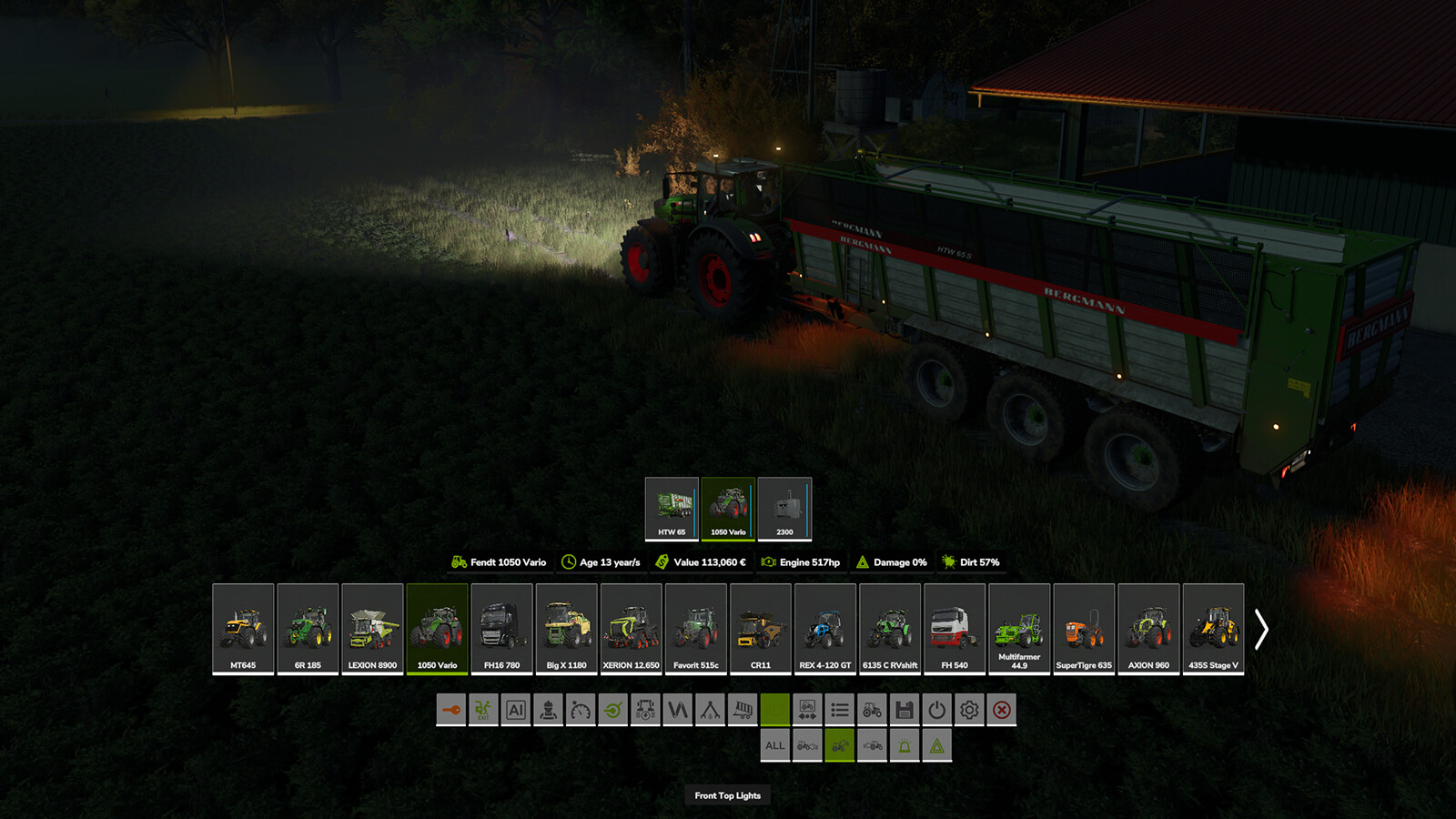Close the menu with red X
The image size is (1456, 819).
pos(1002,710)
